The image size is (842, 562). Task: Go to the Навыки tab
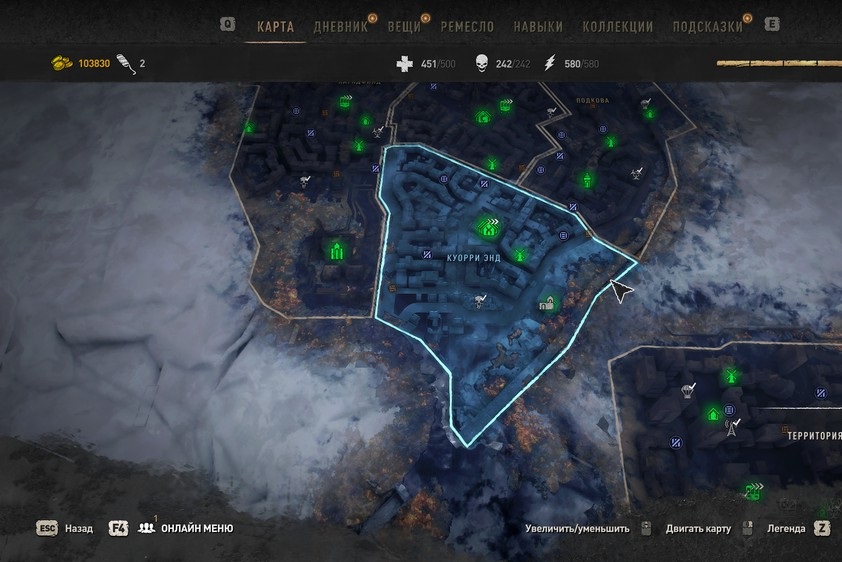coord(538,27)
